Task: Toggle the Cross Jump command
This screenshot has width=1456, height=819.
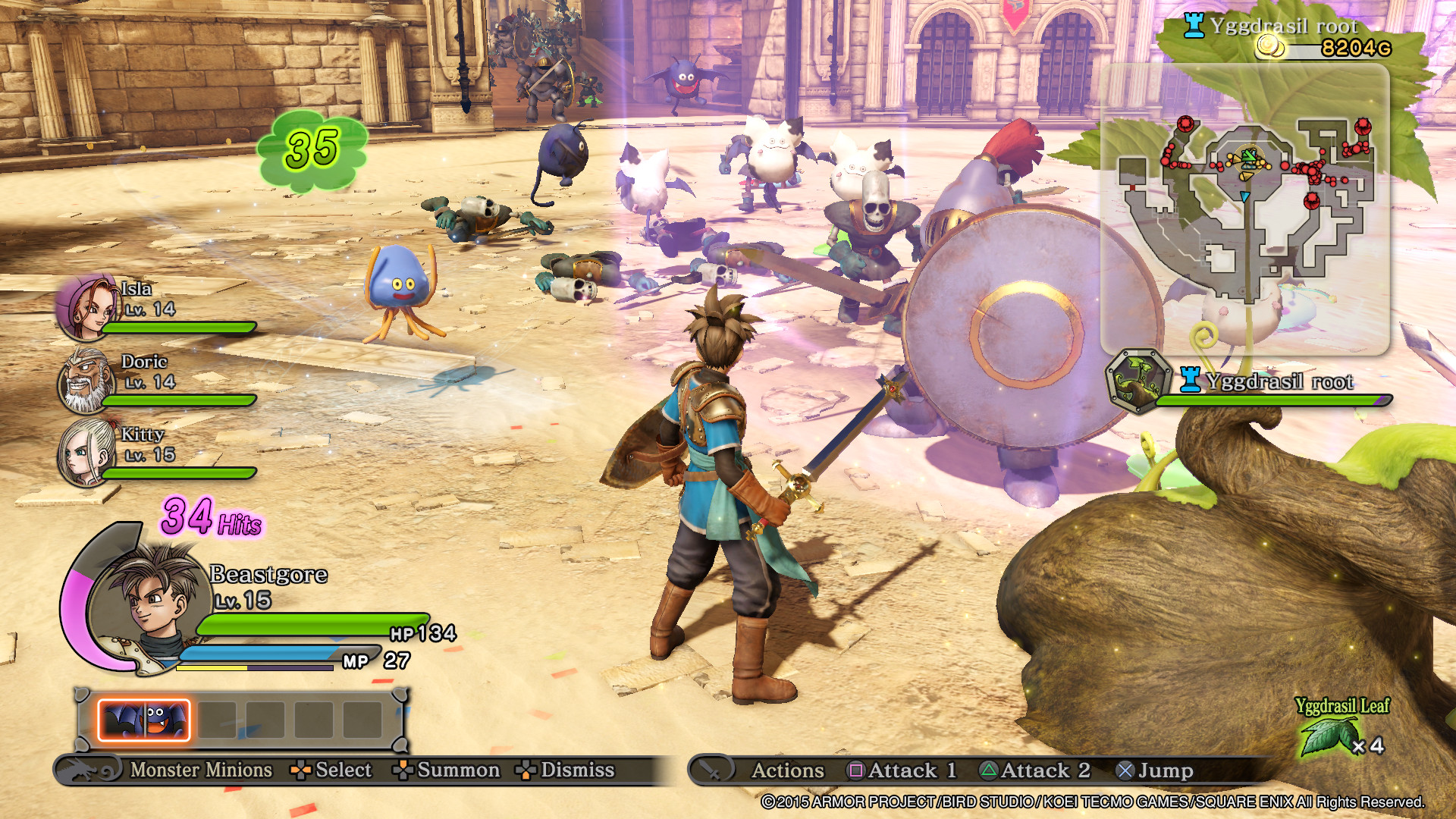Action: coord(1127,770)
